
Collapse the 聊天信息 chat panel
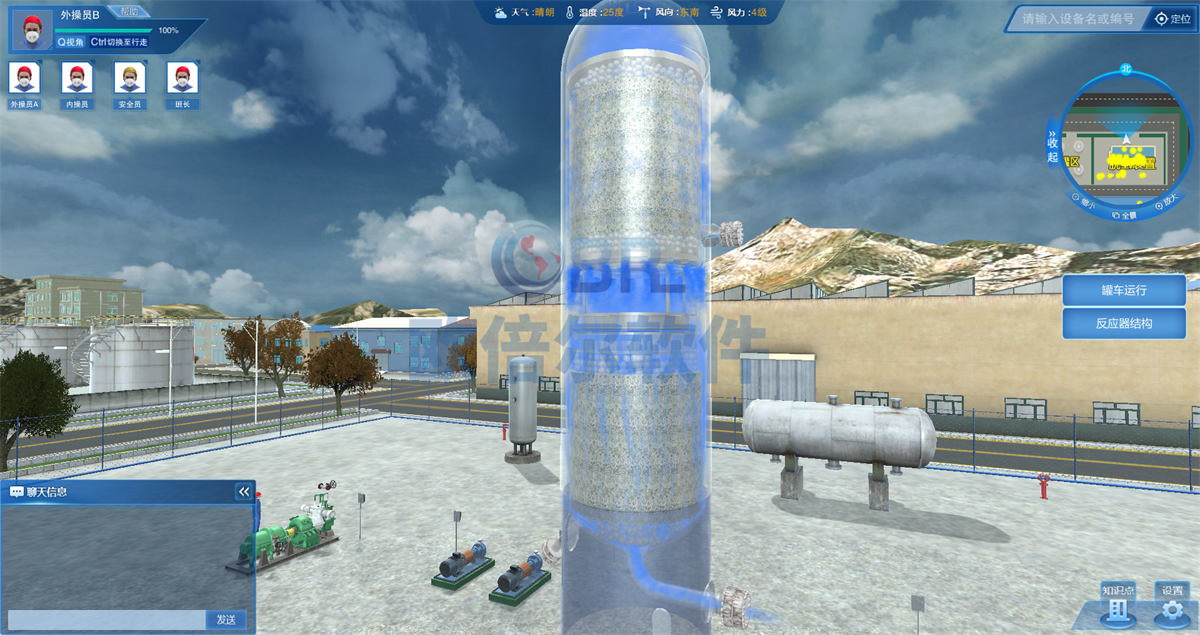click(243, 492)
